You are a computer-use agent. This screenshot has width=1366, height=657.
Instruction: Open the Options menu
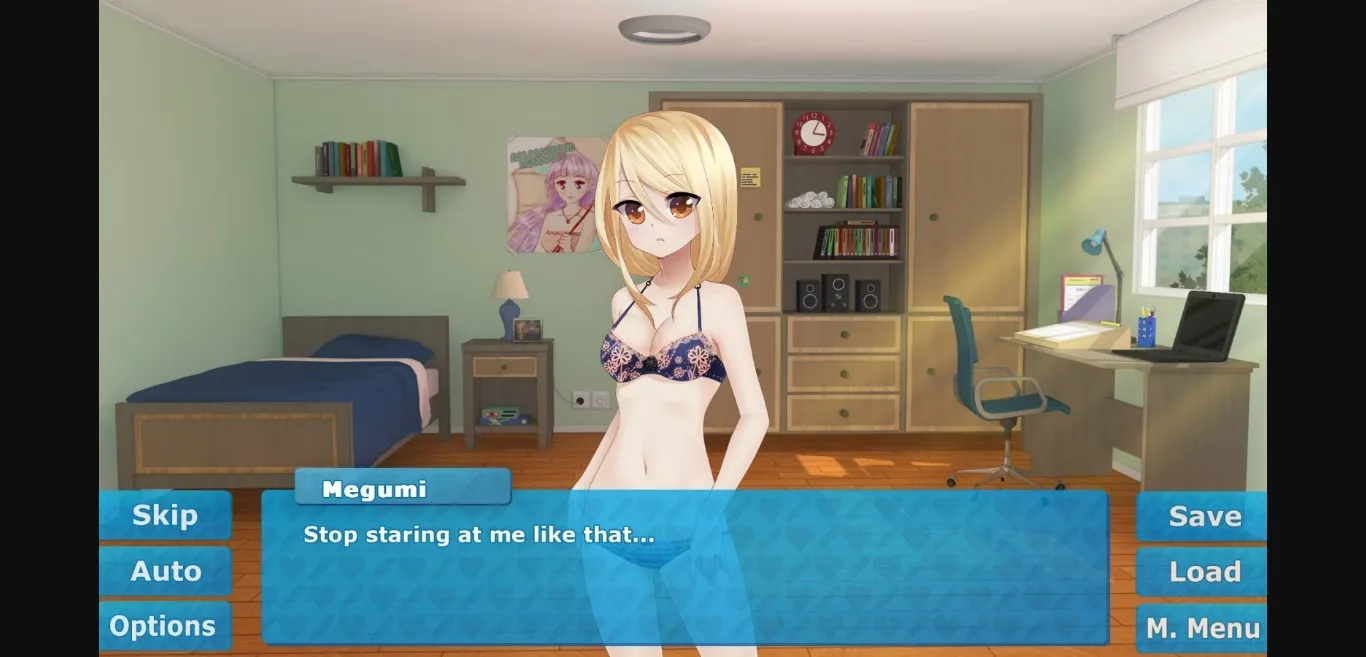point(165,626)
